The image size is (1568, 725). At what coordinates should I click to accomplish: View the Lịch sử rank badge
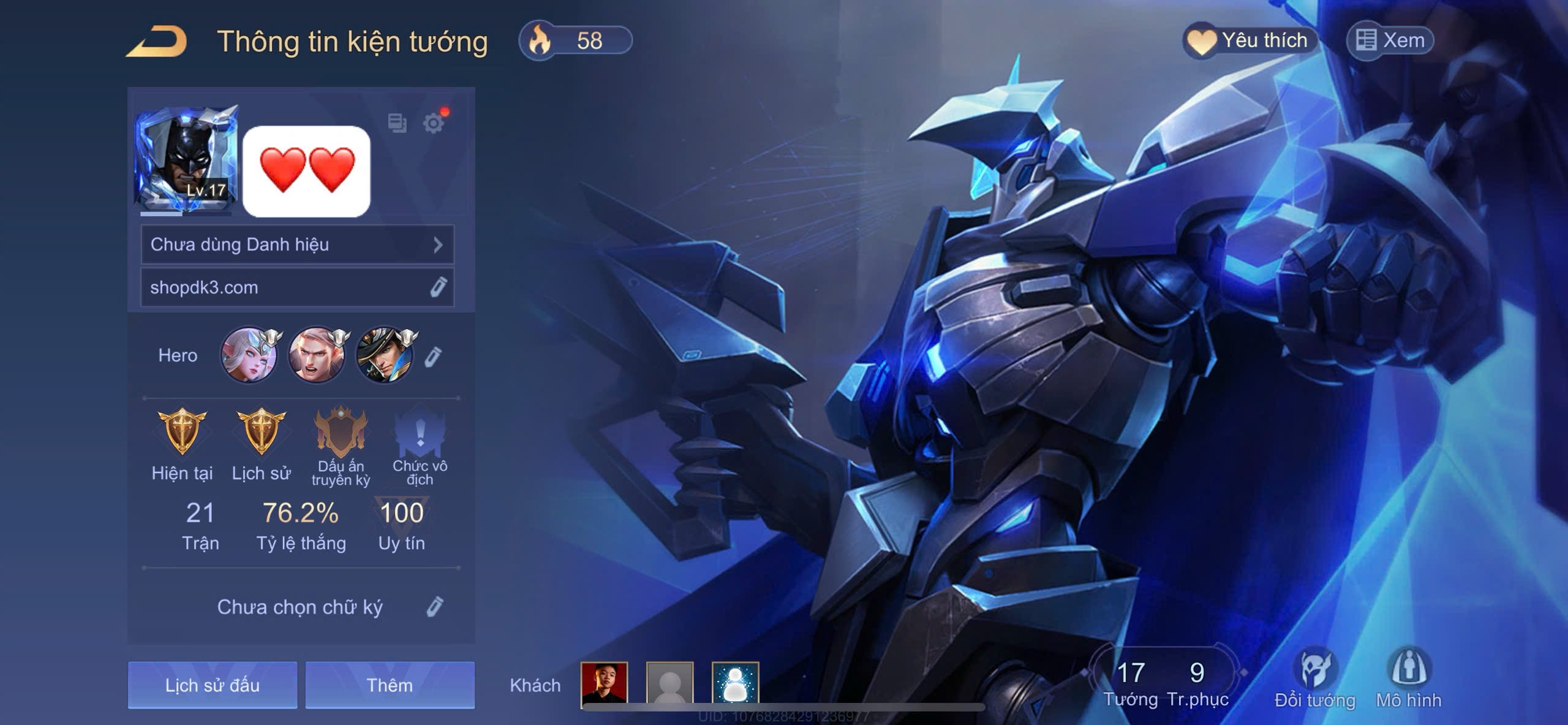coord(261,431)
